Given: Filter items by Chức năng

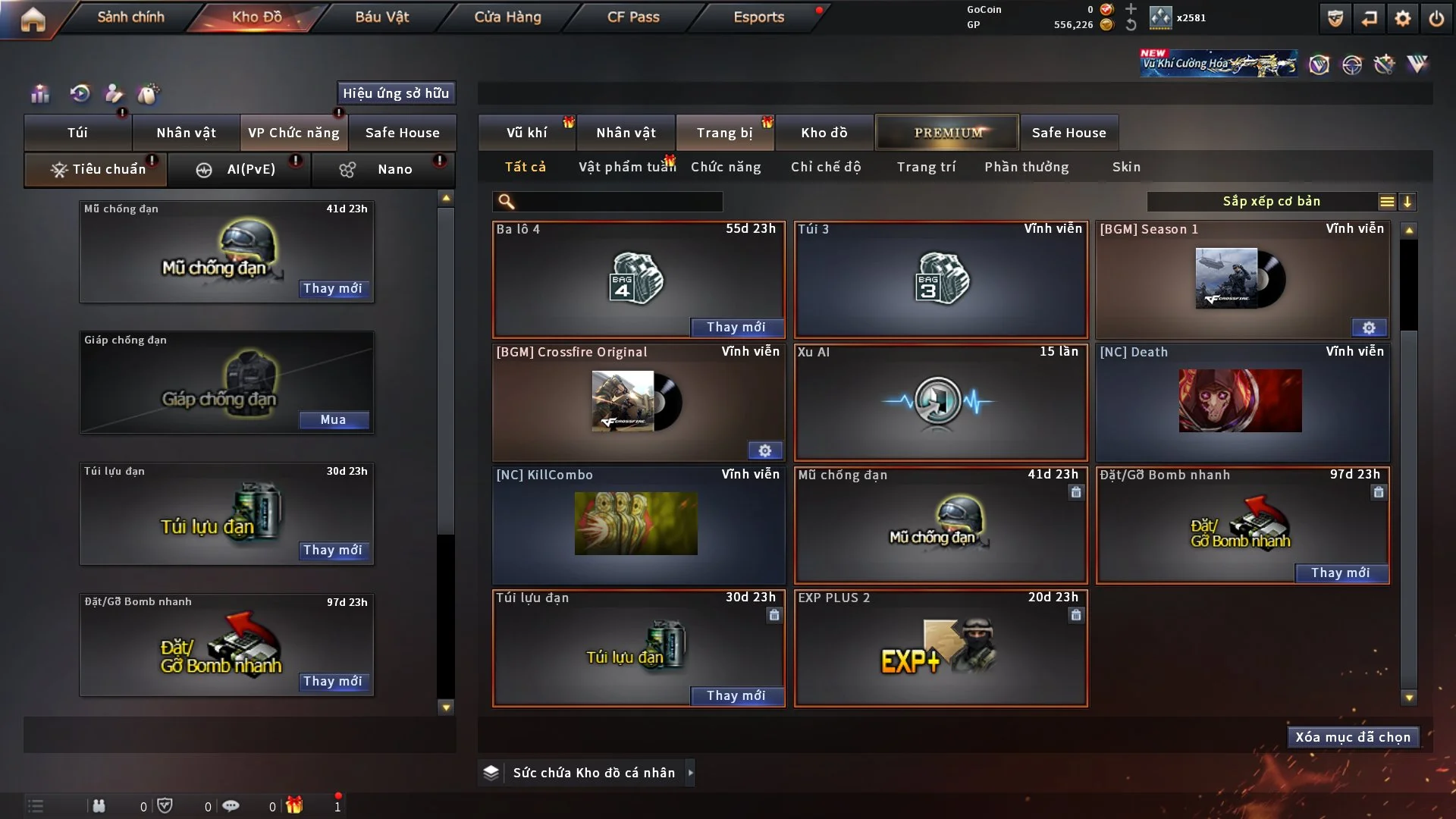Looking at the screenshot, I should point(726,167).
